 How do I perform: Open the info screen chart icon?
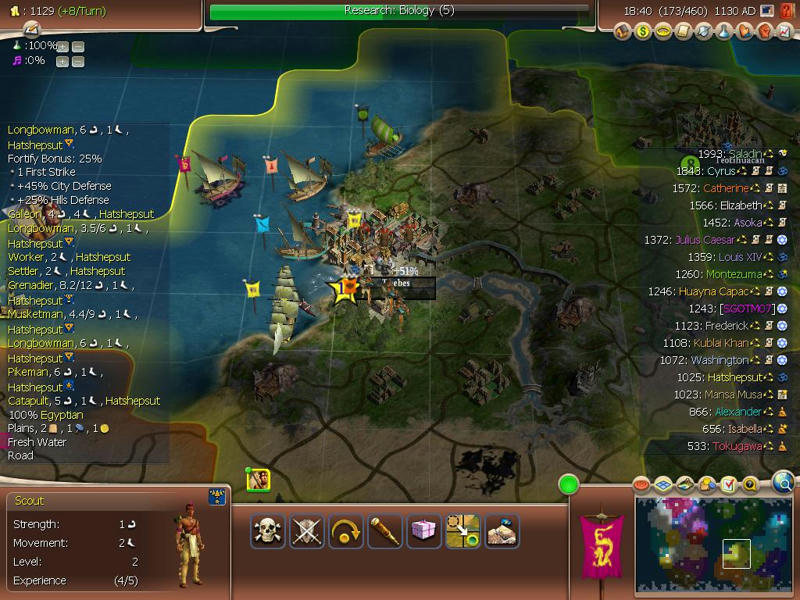click(x=783, y=31)
